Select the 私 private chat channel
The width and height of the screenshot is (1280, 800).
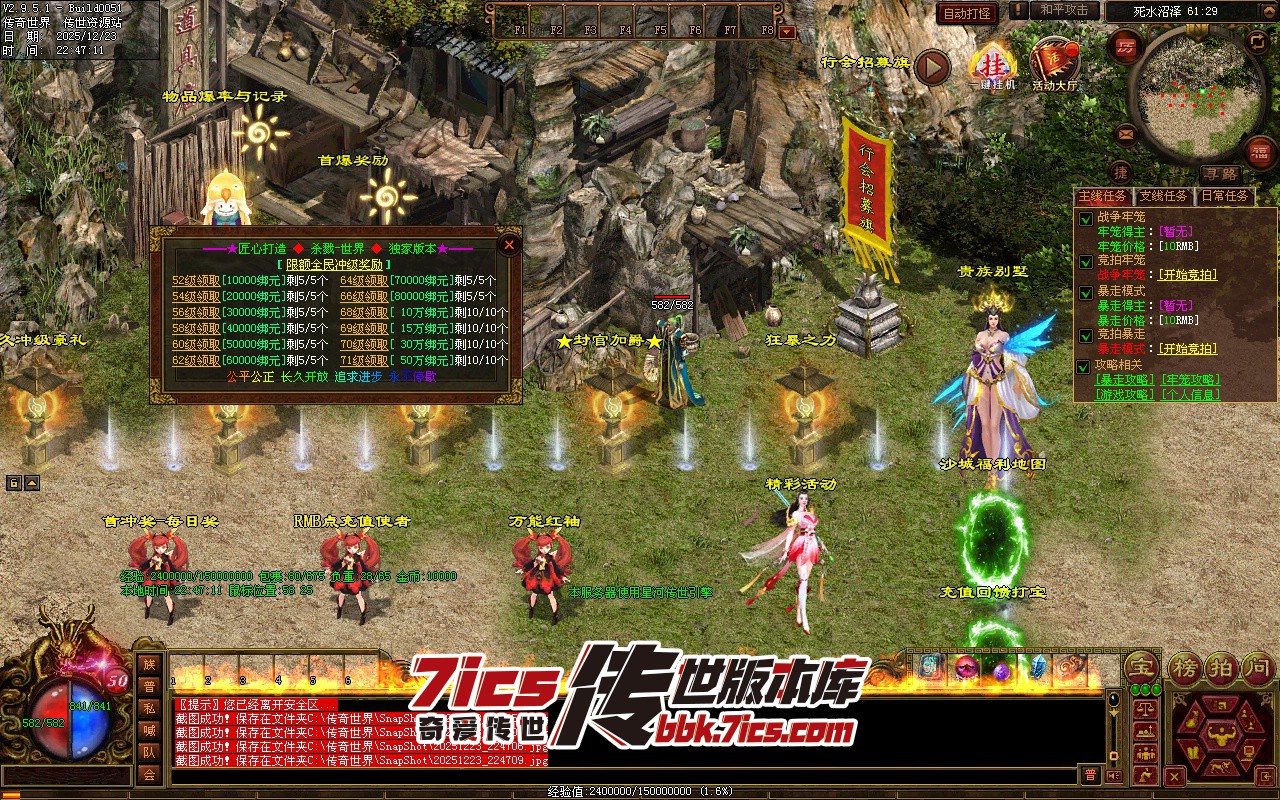coord(149,708)
